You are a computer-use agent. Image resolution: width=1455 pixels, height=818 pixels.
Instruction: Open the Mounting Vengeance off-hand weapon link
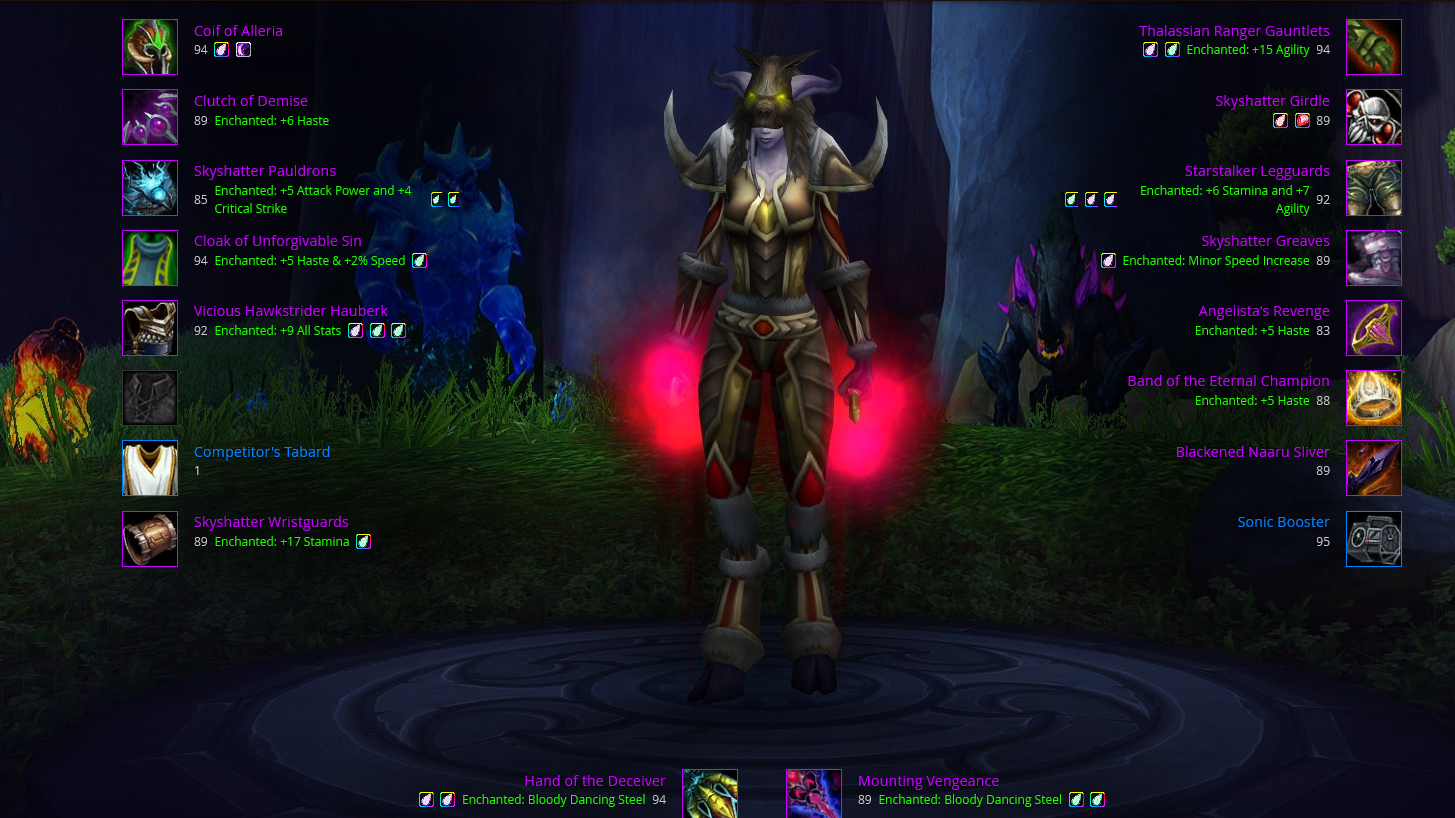pyautogui.click(x=928, y=781)
